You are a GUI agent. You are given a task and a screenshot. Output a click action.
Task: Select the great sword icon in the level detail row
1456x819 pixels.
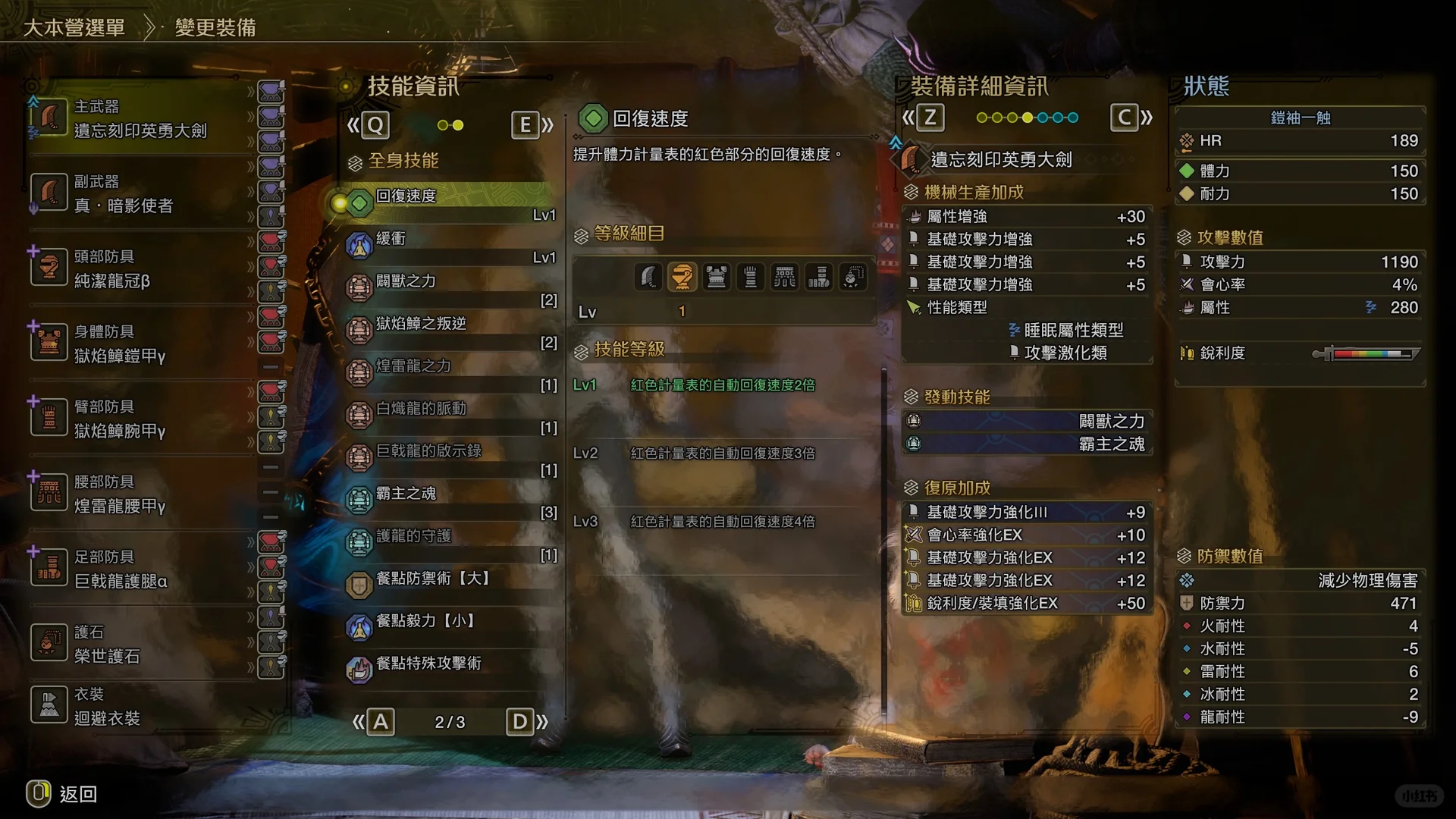tap(649, 277)
